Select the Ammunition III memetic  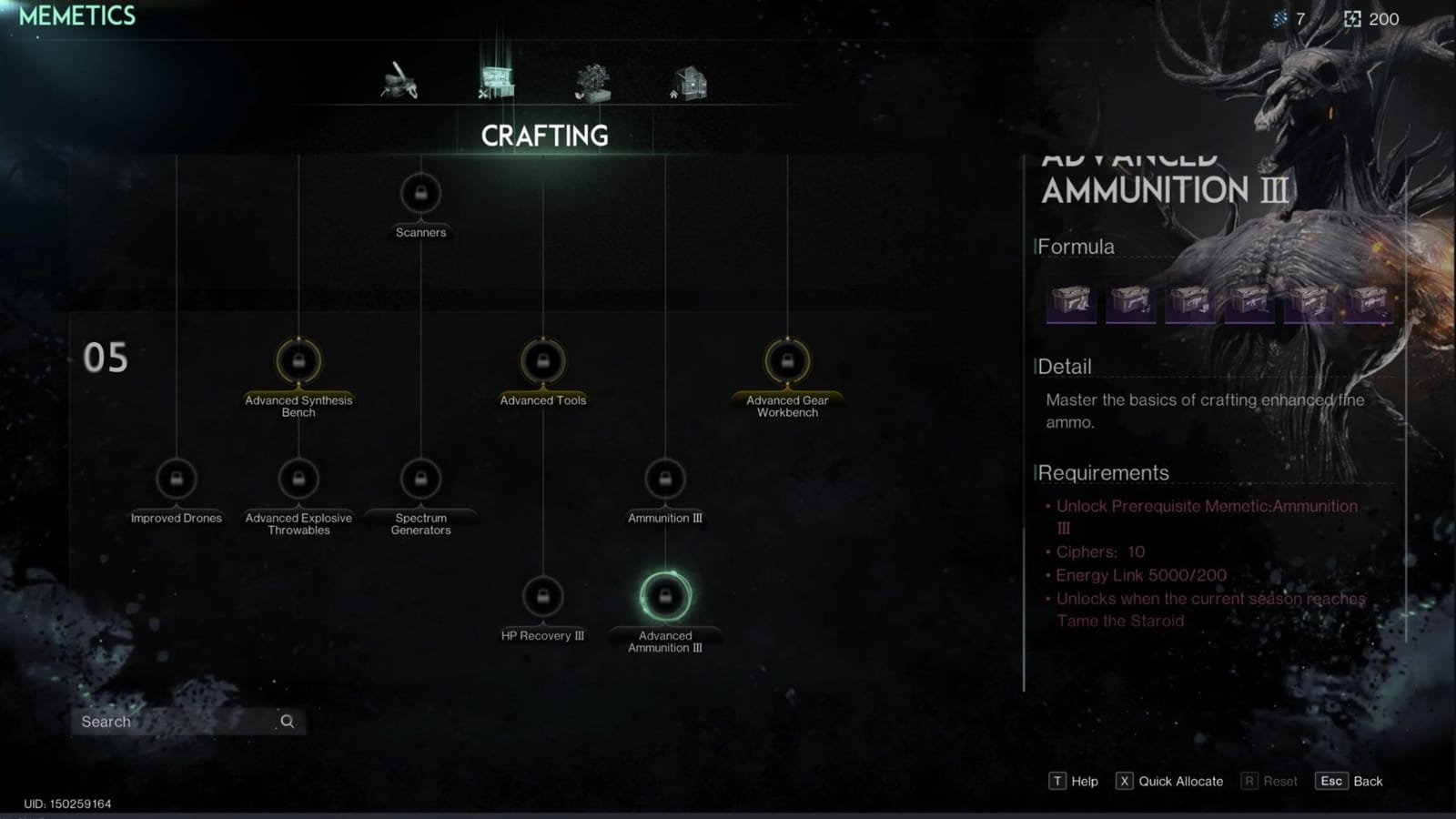[x=665, y=480]
